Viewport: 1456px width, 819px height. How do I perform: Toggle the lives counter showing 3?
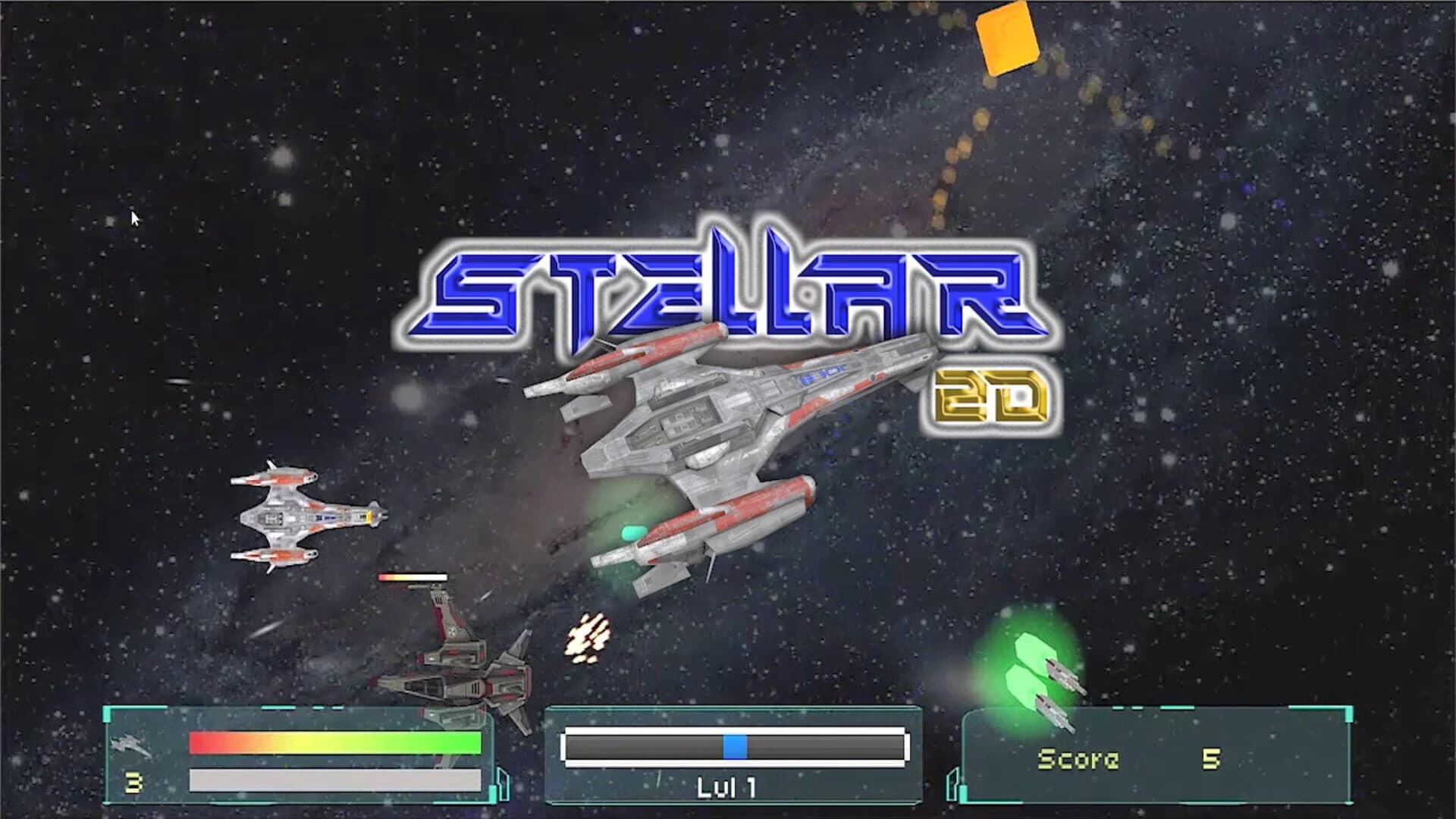click(x=134, y=781)
